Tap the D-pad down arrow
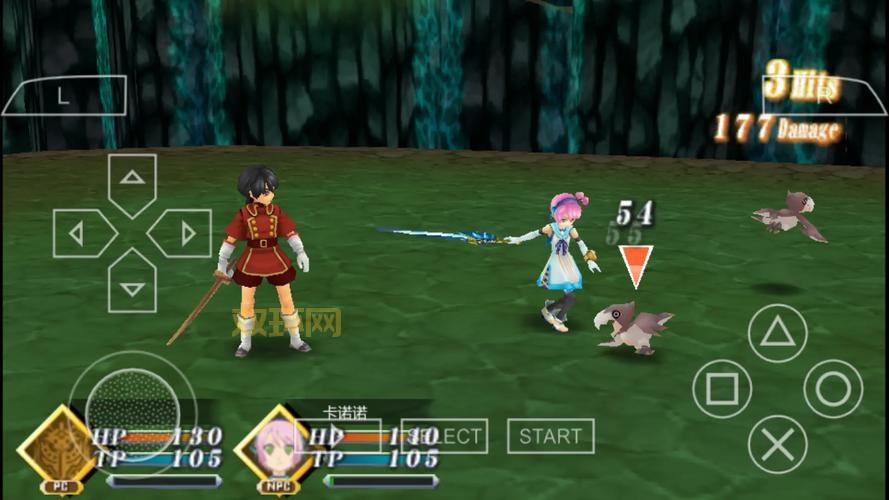889x500 pixels. click(x=132, y=287)
